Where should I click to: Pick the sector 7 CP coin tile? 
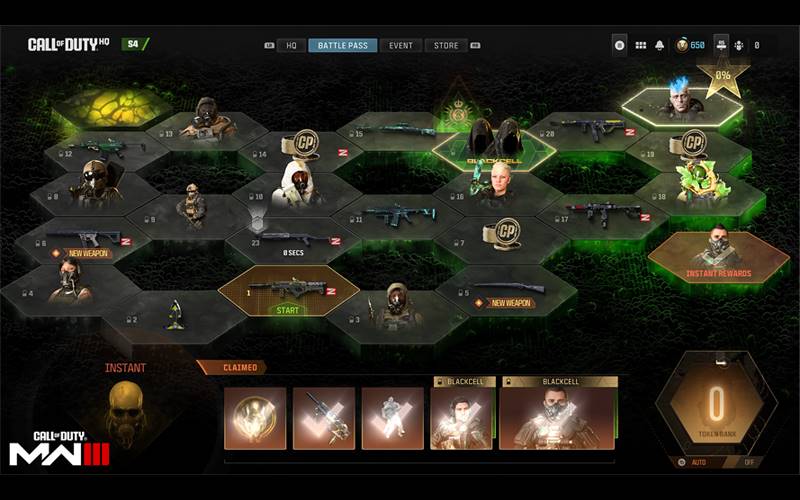[x=502, y=236]
